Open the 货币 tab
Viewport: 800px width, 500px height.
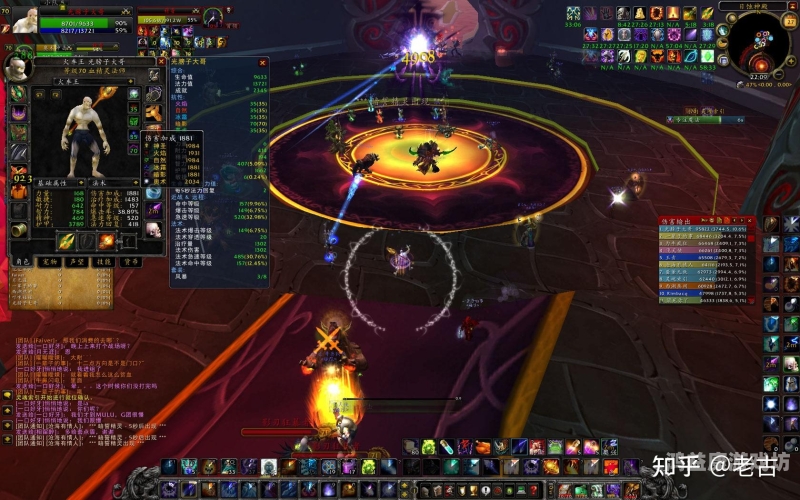(131, 261)
